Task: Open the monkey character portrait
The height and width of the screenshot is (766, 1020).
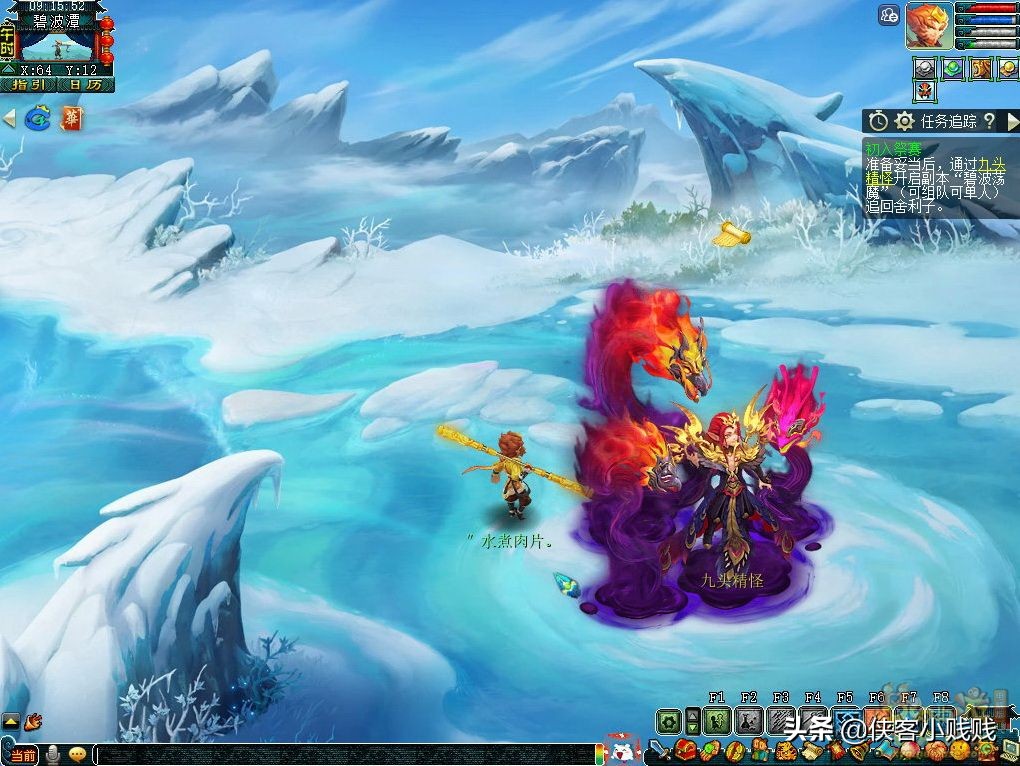Action: pos(929,25)
